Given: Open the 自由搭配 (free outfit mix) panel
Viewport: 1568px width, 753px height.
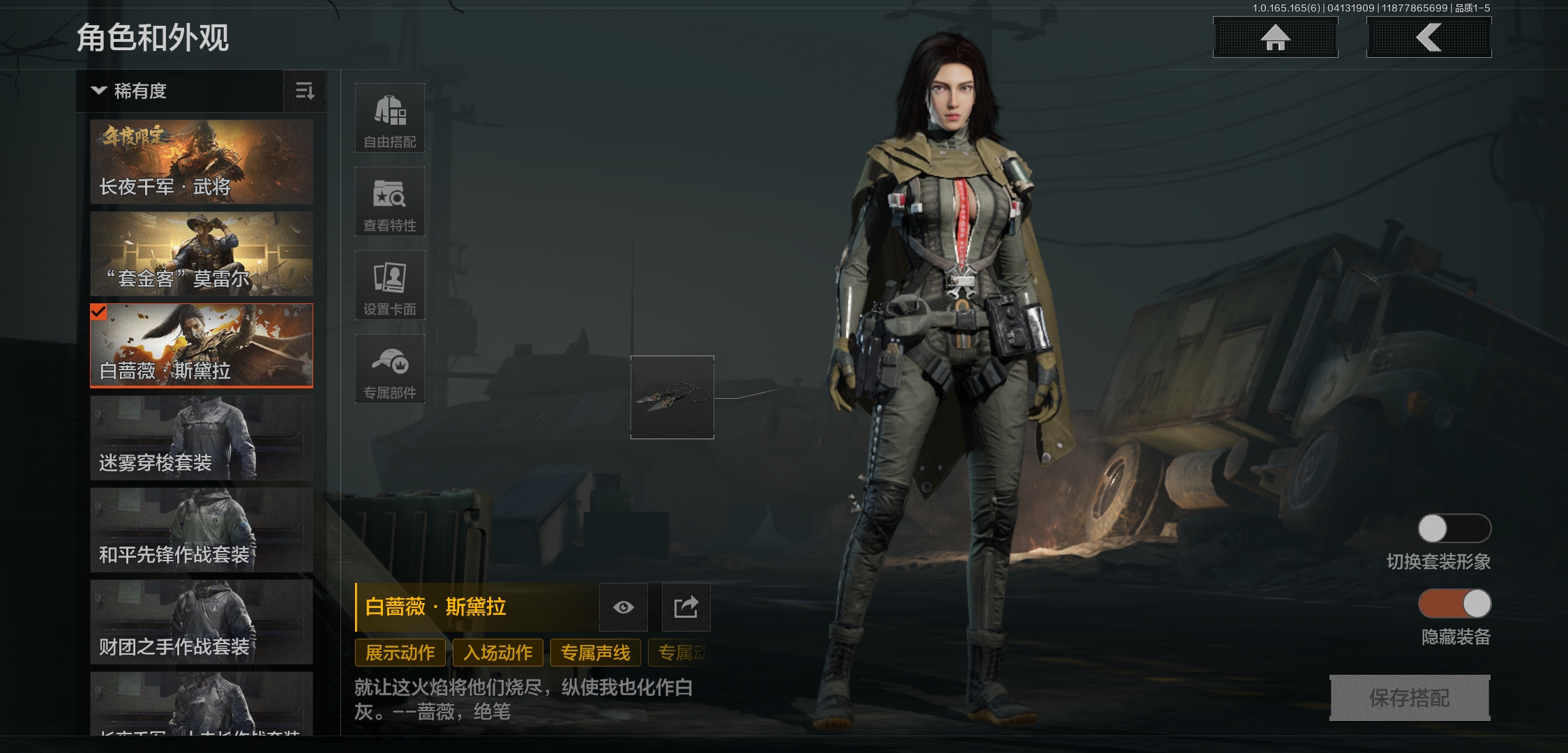Looking at the screenshot, I should [x=389, y=117].
